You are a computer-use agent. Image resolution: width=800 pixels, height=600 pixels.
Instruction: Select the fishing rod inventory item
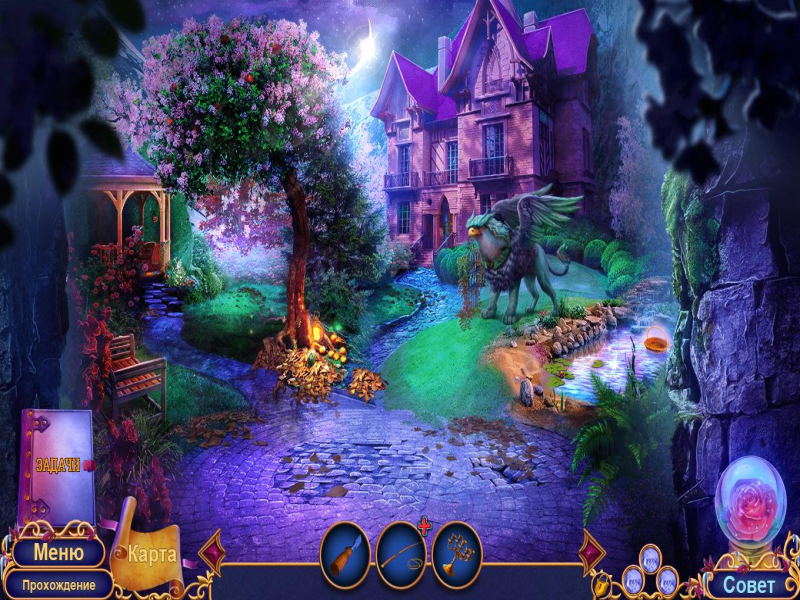[x=401, y=555]
